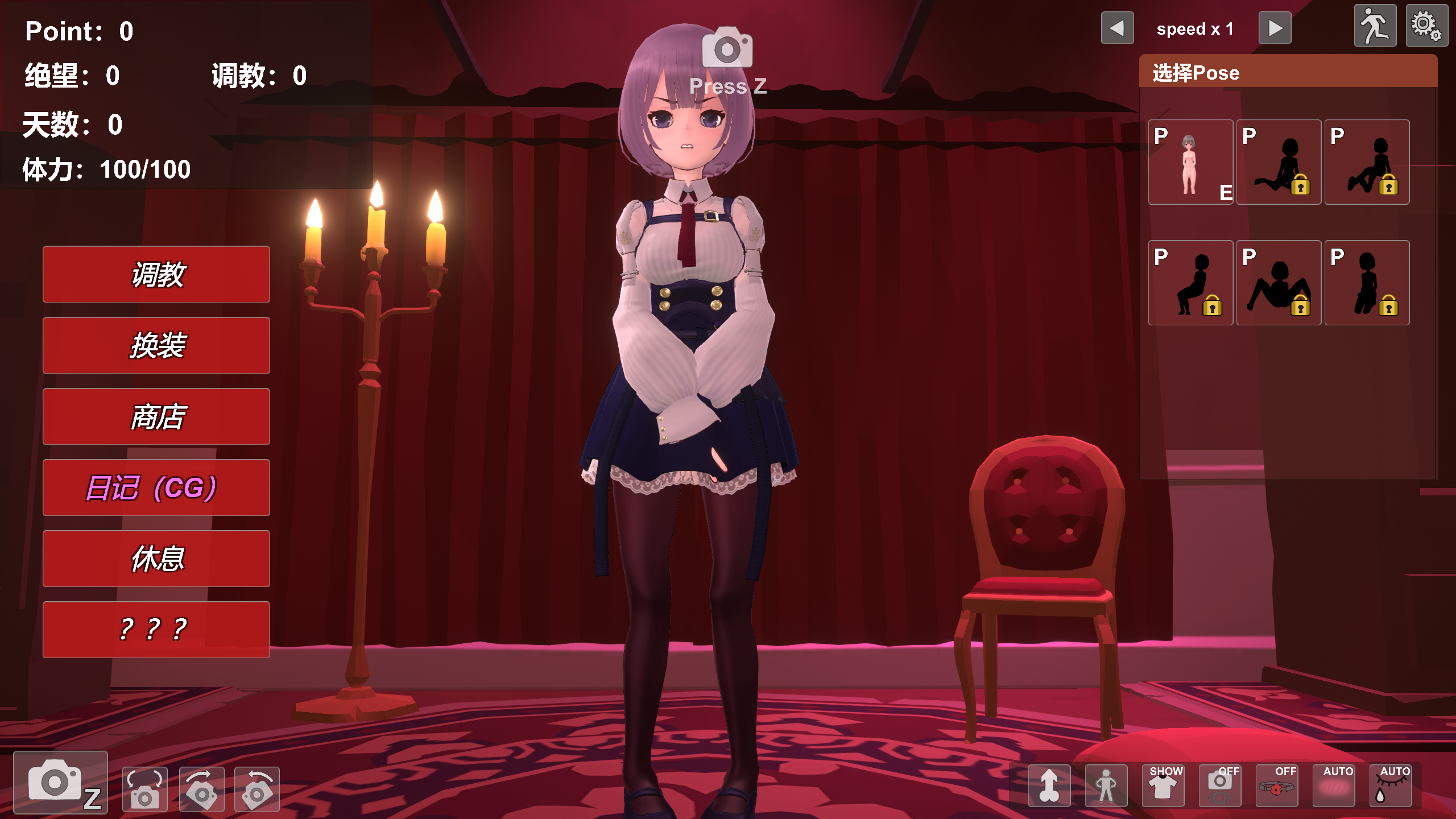Image resolution: width=1456 pixels, height=819 pixels.
Task: Open the 调教 training menu option
Action: (x=156, y=275)
